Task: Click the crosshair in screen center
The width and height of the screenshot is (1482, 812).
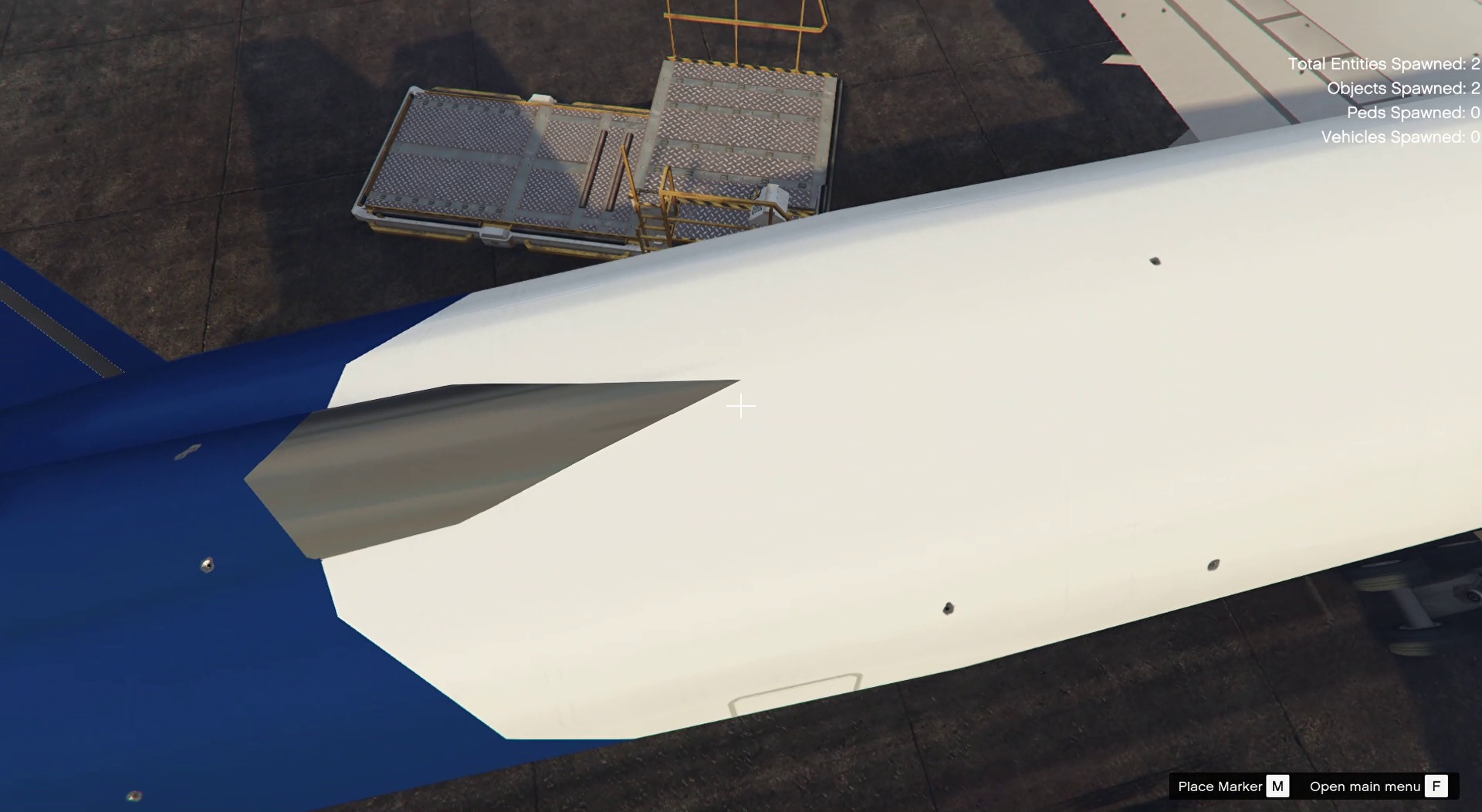Action: (740, 406)
